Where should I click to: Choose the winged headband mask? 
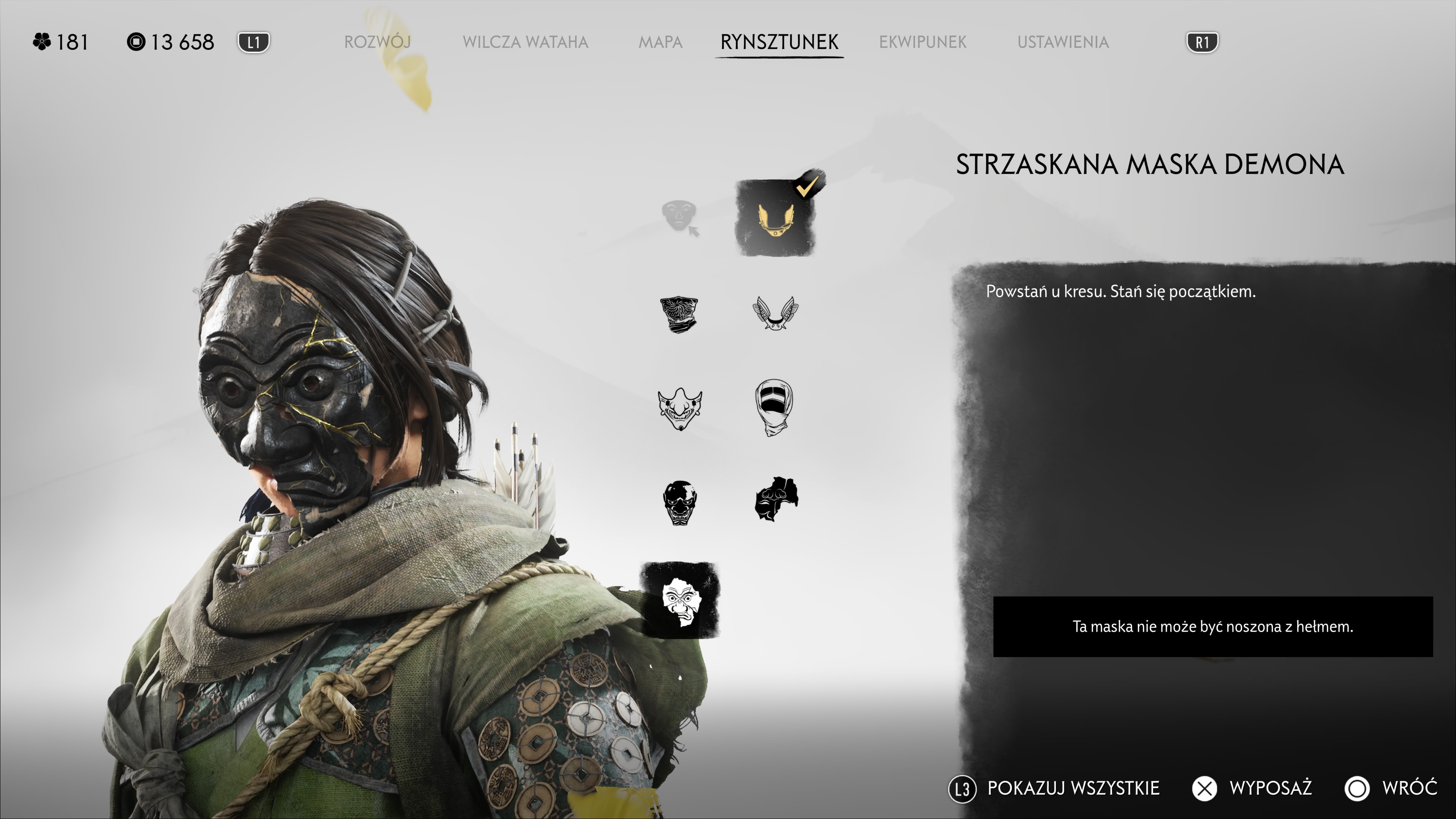[x=775, y=313]
